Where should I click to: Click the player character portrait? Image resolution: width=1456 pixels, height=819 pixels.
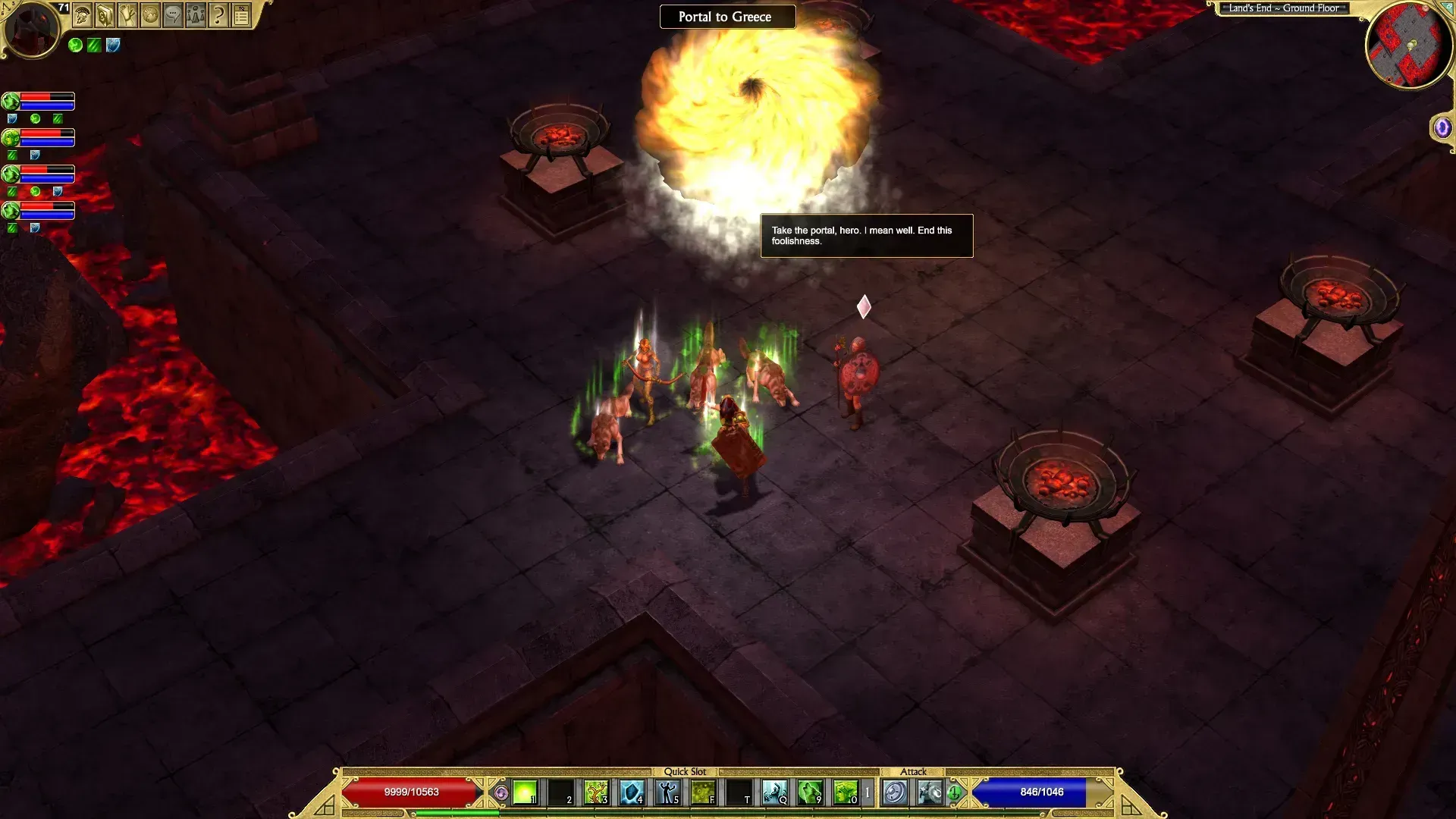(33, 29)
